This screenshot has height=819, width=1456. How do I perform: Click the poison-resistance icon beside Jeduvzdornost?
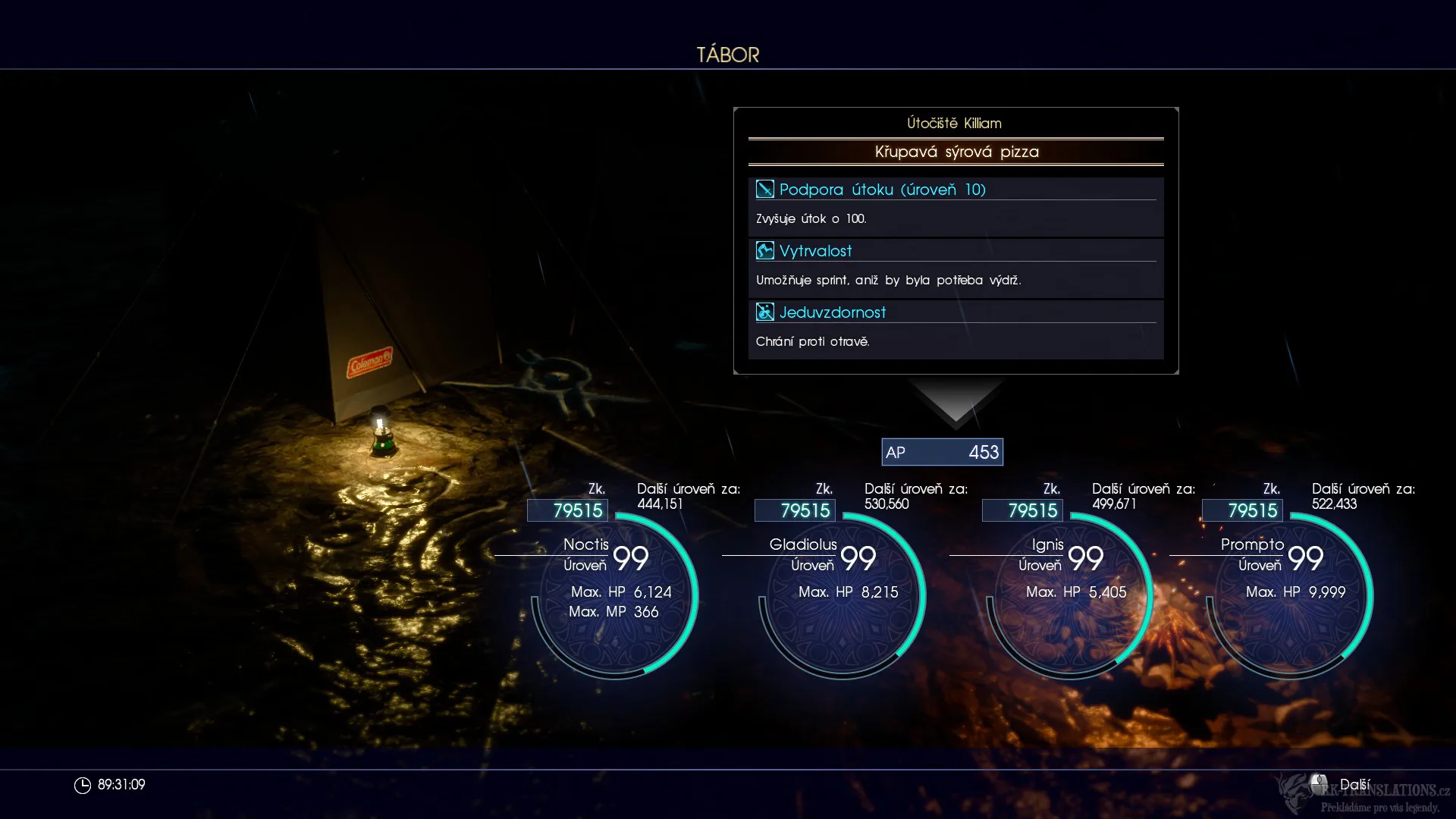[765, 311]
